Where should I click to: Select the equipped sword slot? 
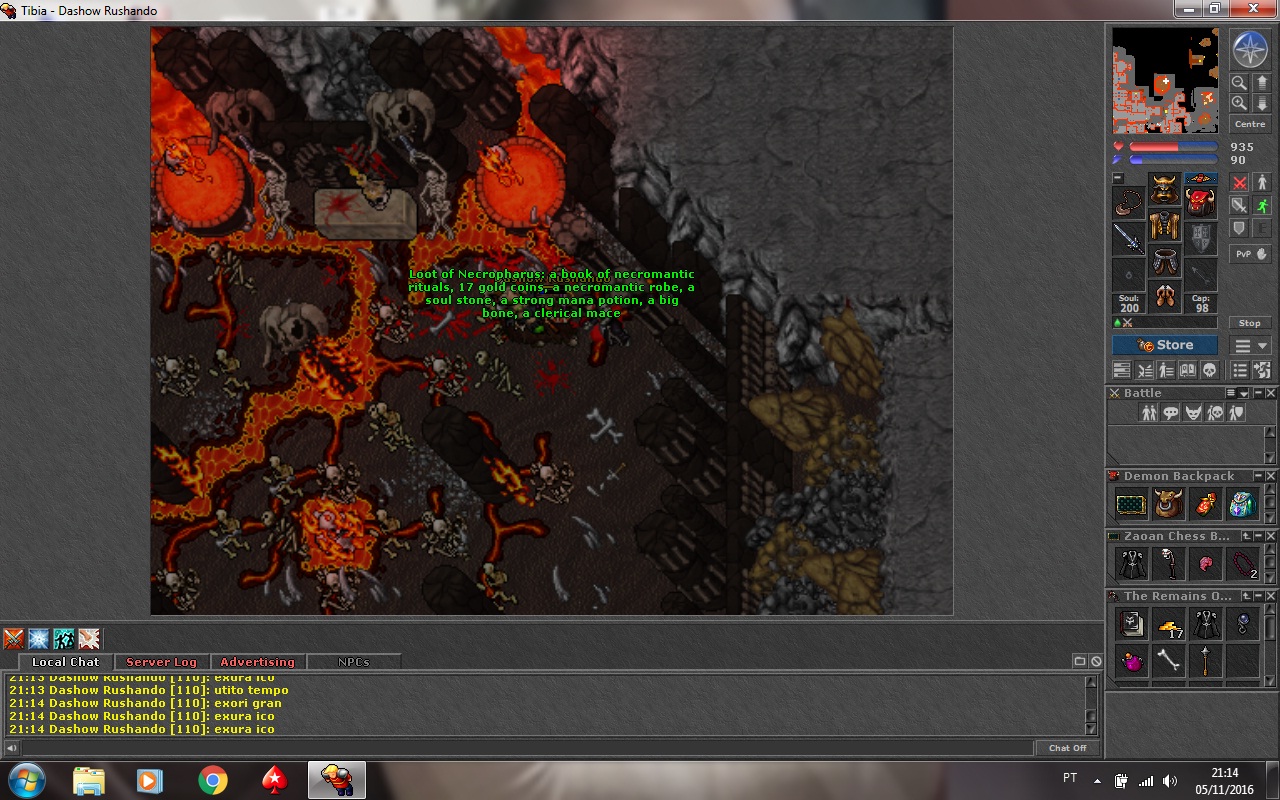point(1129,239)
